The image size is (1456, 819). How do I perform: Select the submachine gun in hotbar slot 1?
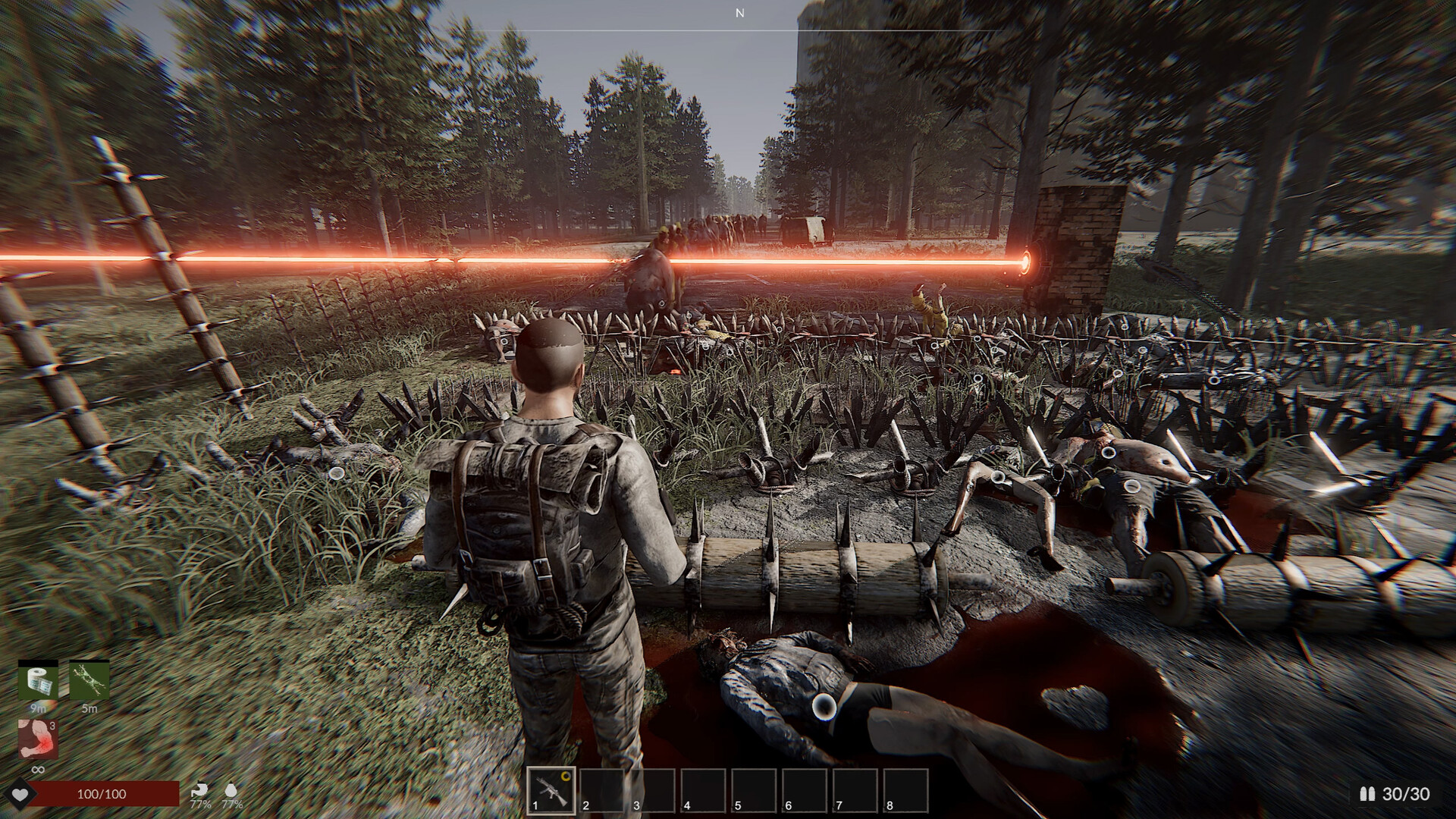pos(551,790)
